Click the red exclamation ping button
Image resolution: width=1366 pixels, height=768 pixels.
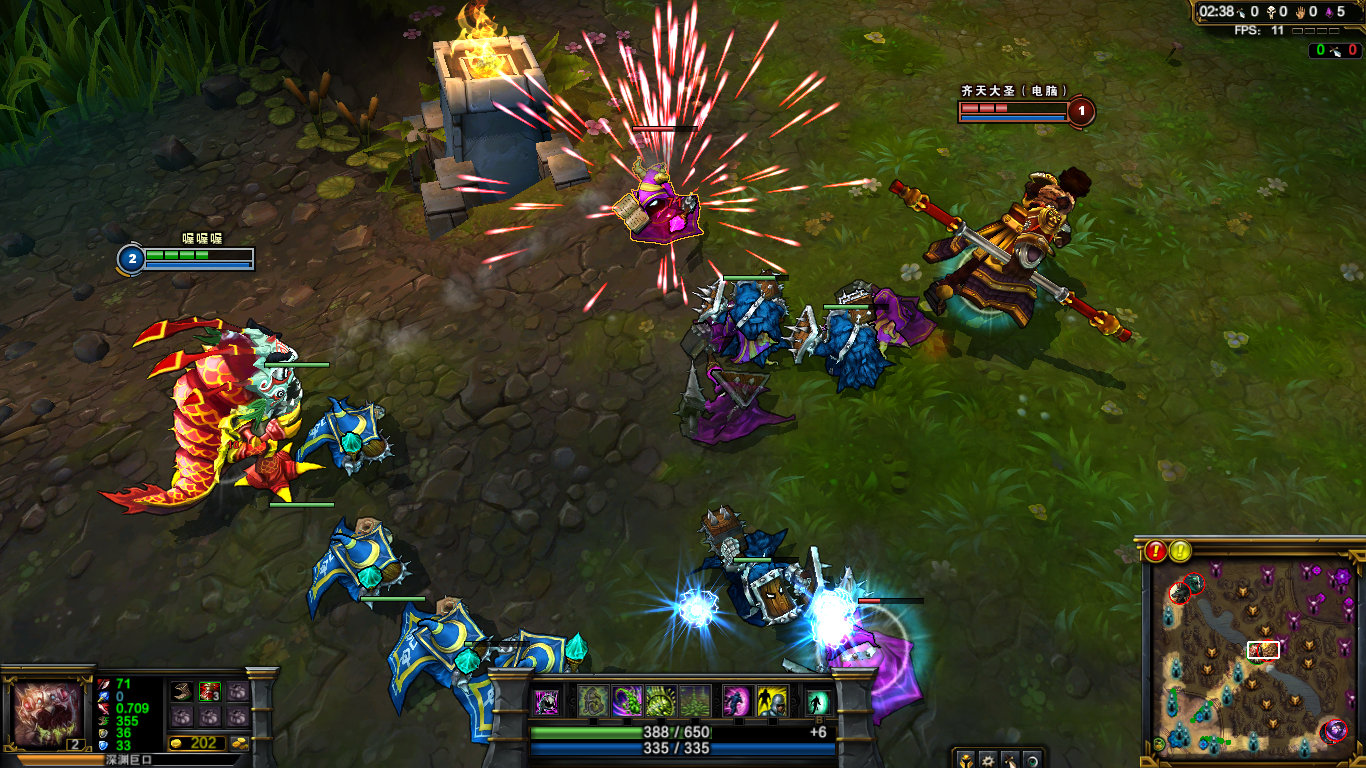point(1156,550)
